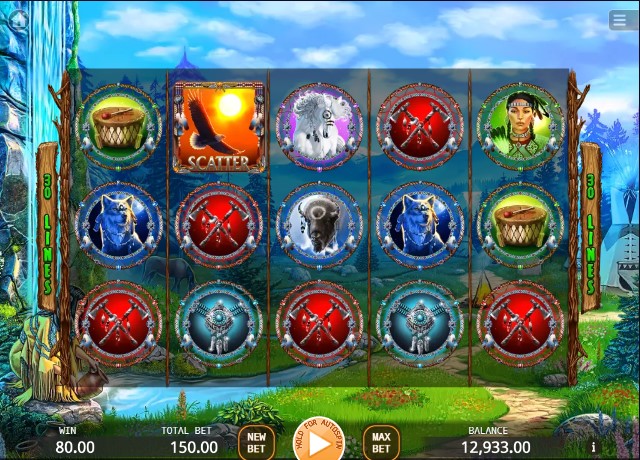Spin the reels with the orange play button
640x460 pixels.
(319, 440)
